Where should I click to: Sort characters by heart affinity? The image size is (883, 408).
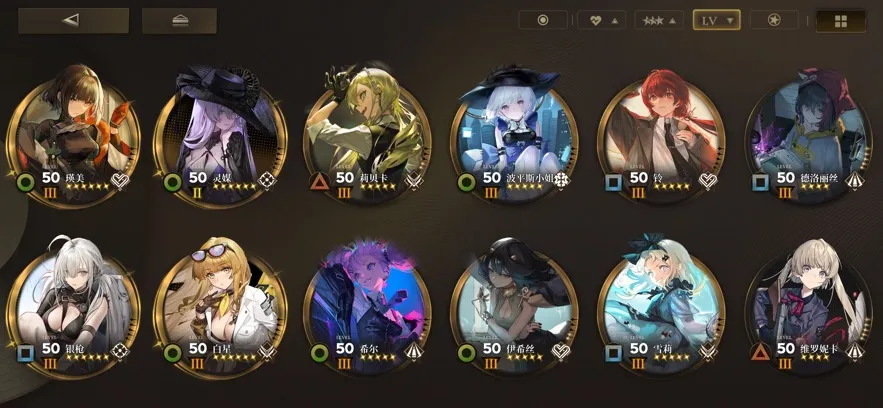(x=602, y=20)
